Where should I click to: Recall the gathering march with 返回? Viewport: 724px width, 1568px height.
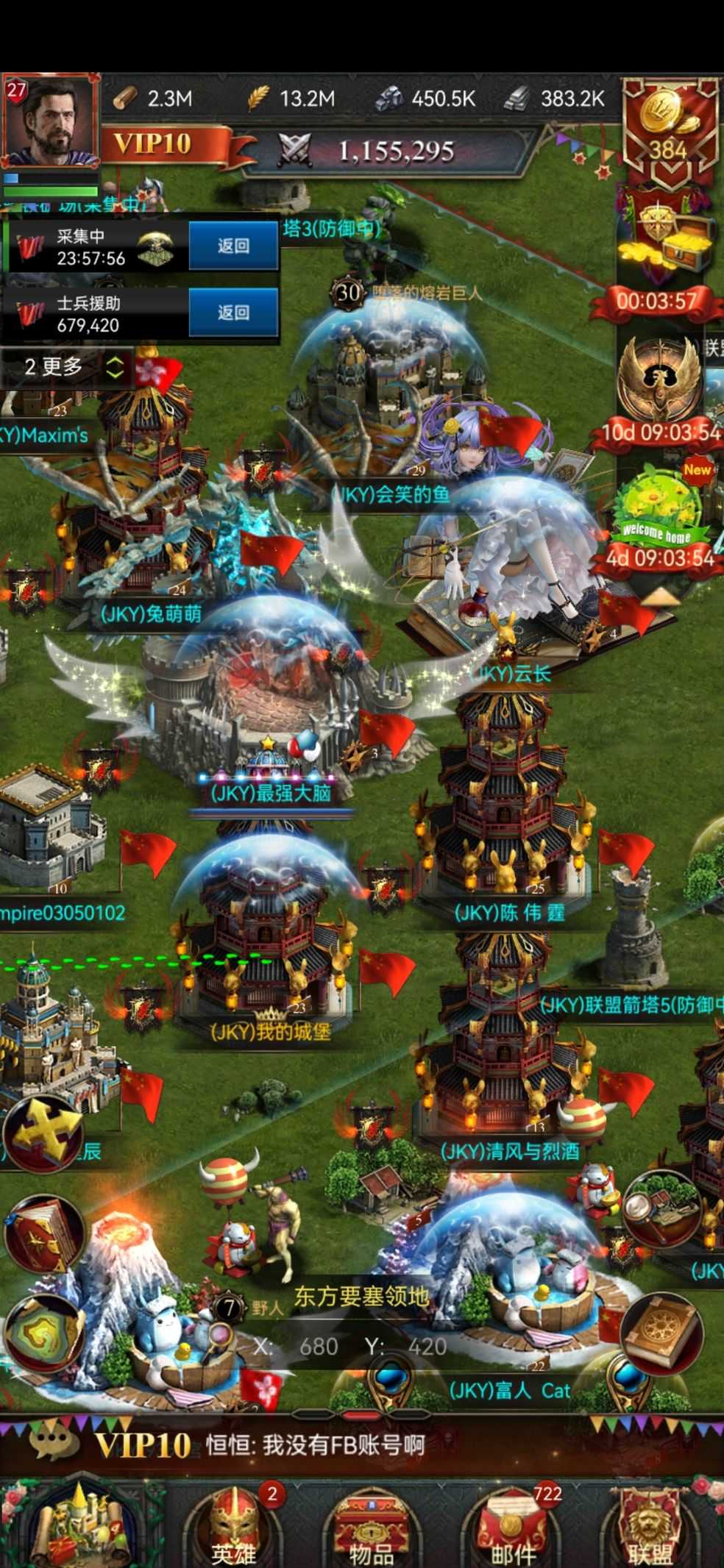233,246
